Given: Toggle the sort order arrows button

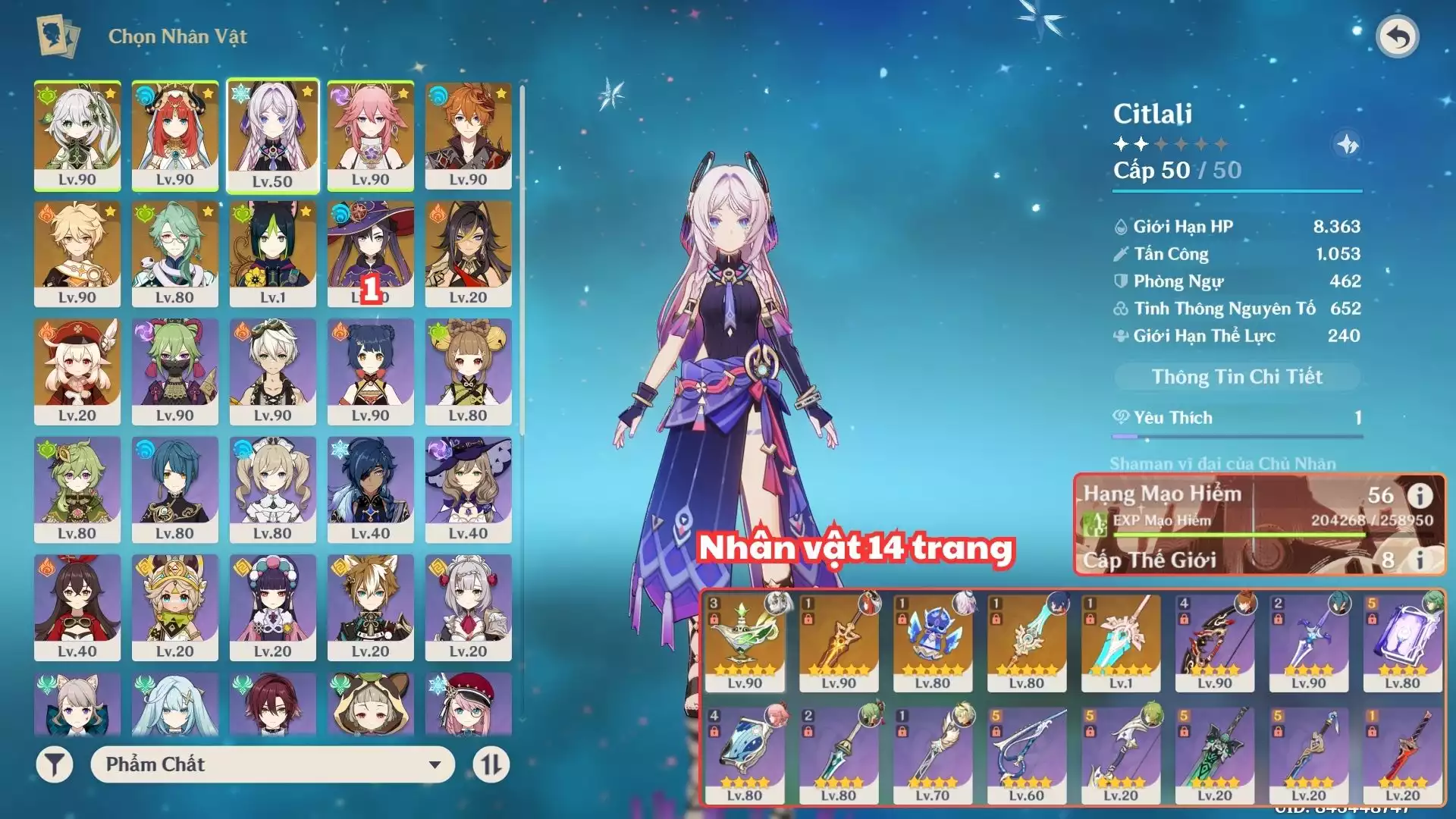Looking at the screenshot, I should pos(491,764).
